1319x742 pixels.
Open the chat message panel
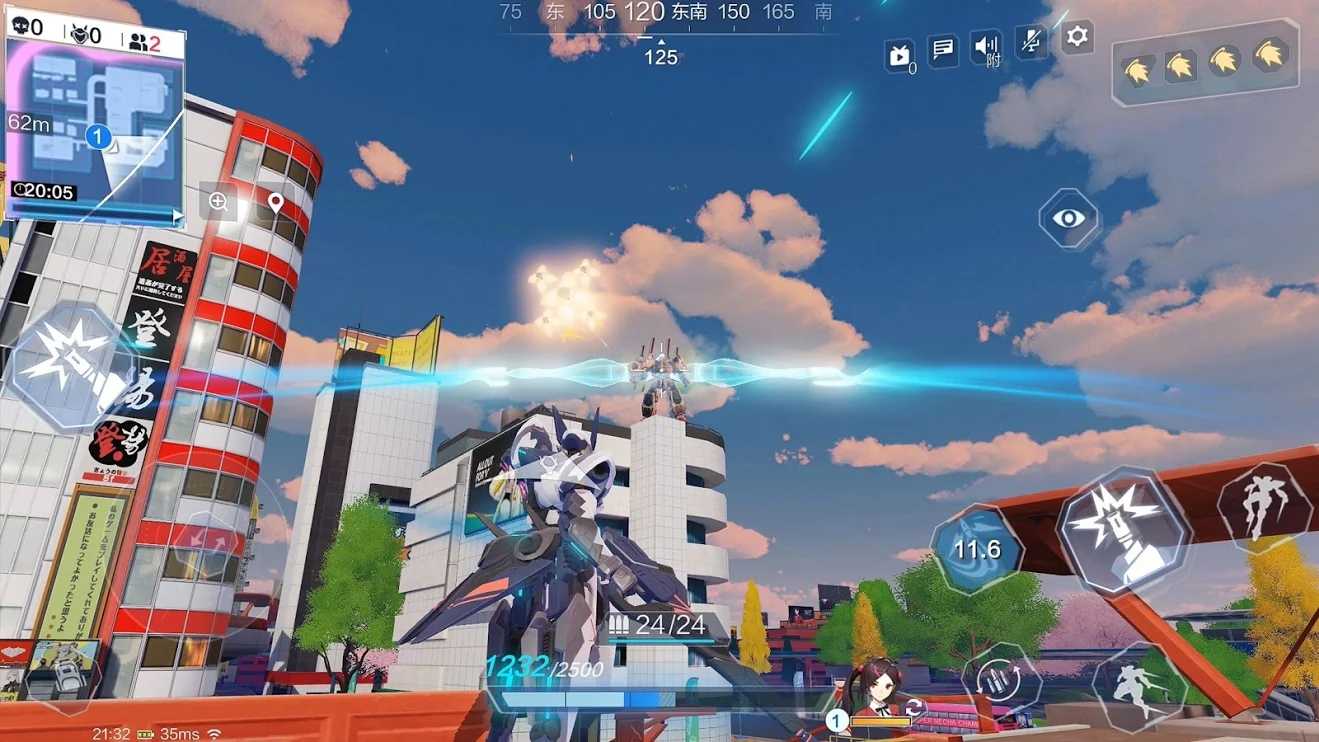(942, 49)
